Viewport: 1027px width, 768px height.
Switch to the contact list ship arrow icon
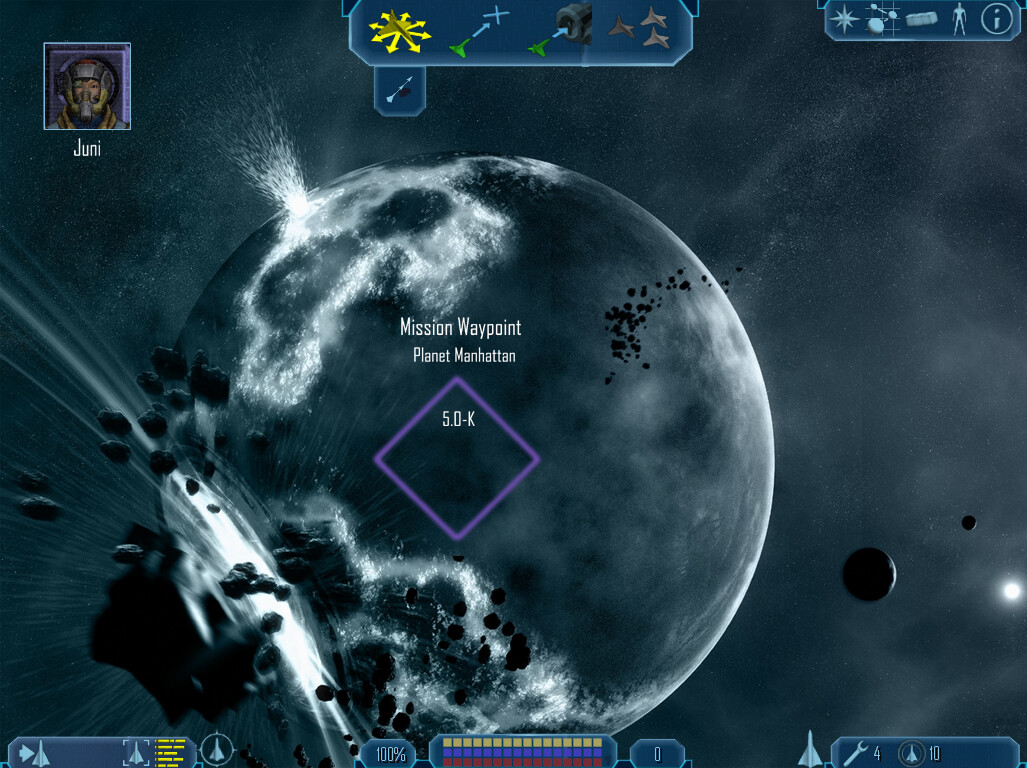pyautogui.click(x=35, y=752)
